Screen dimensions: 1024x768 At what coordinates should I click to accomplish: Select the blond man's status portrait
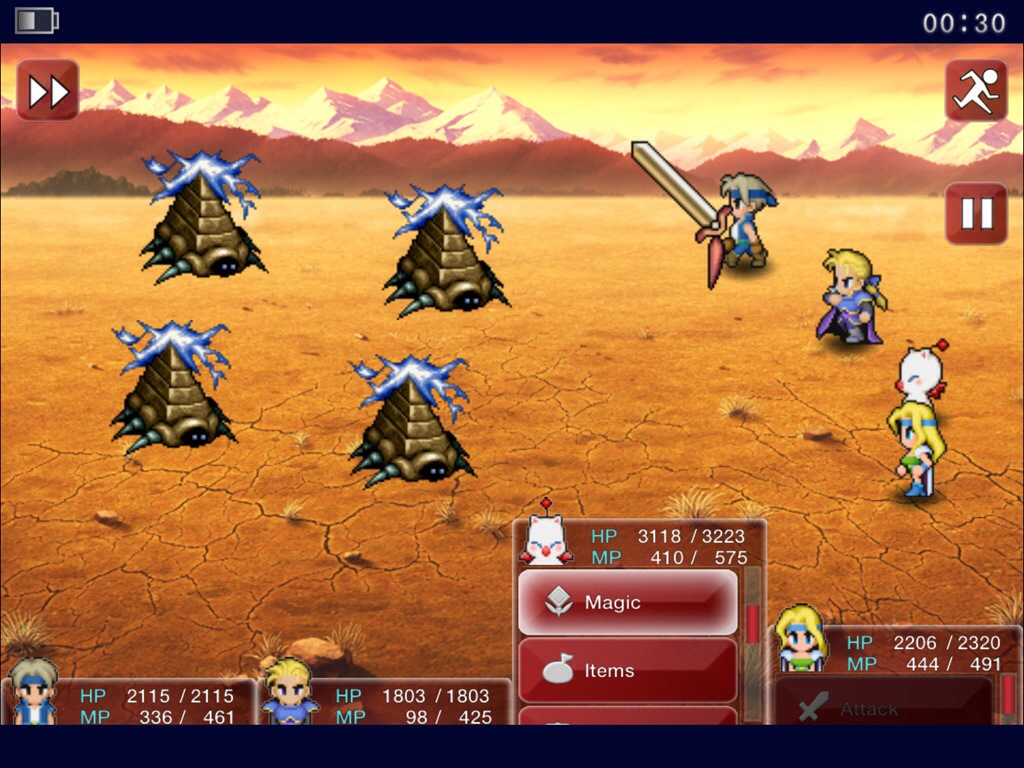click(x=290, y=692)
